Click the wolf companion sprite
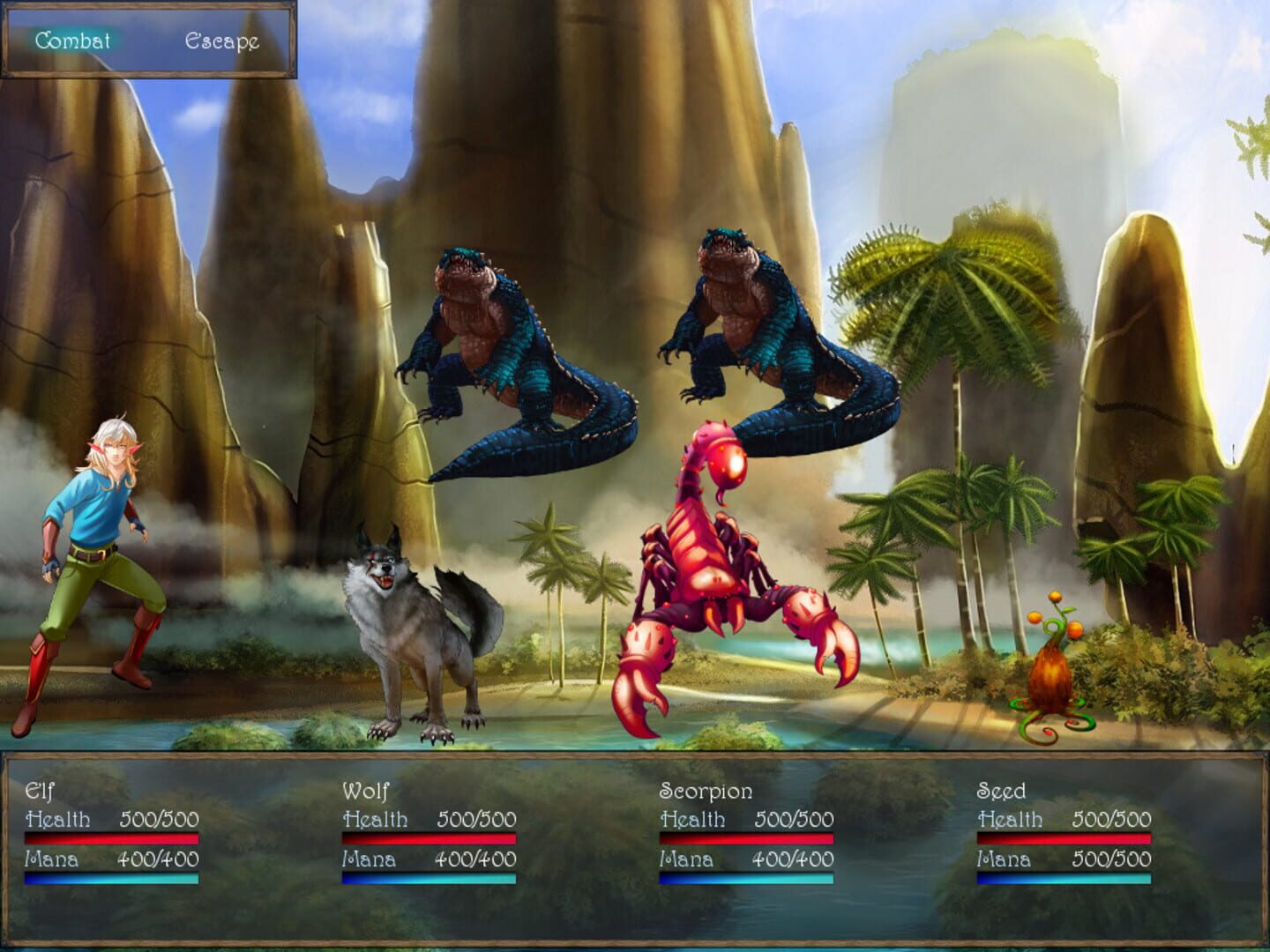Image resolution: width=1270 pixels, height=952 pixels. tap(406, 635)
